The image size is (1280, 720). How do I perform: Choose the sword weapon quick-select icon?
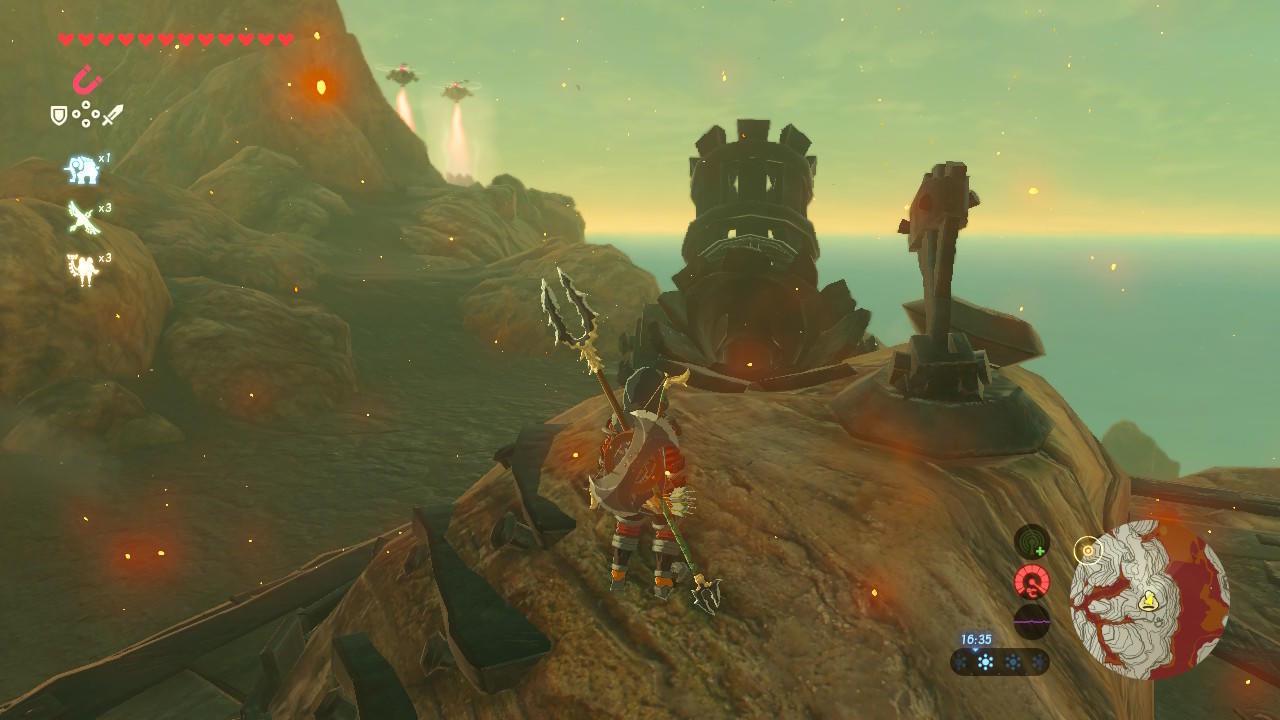click(112, 115)
